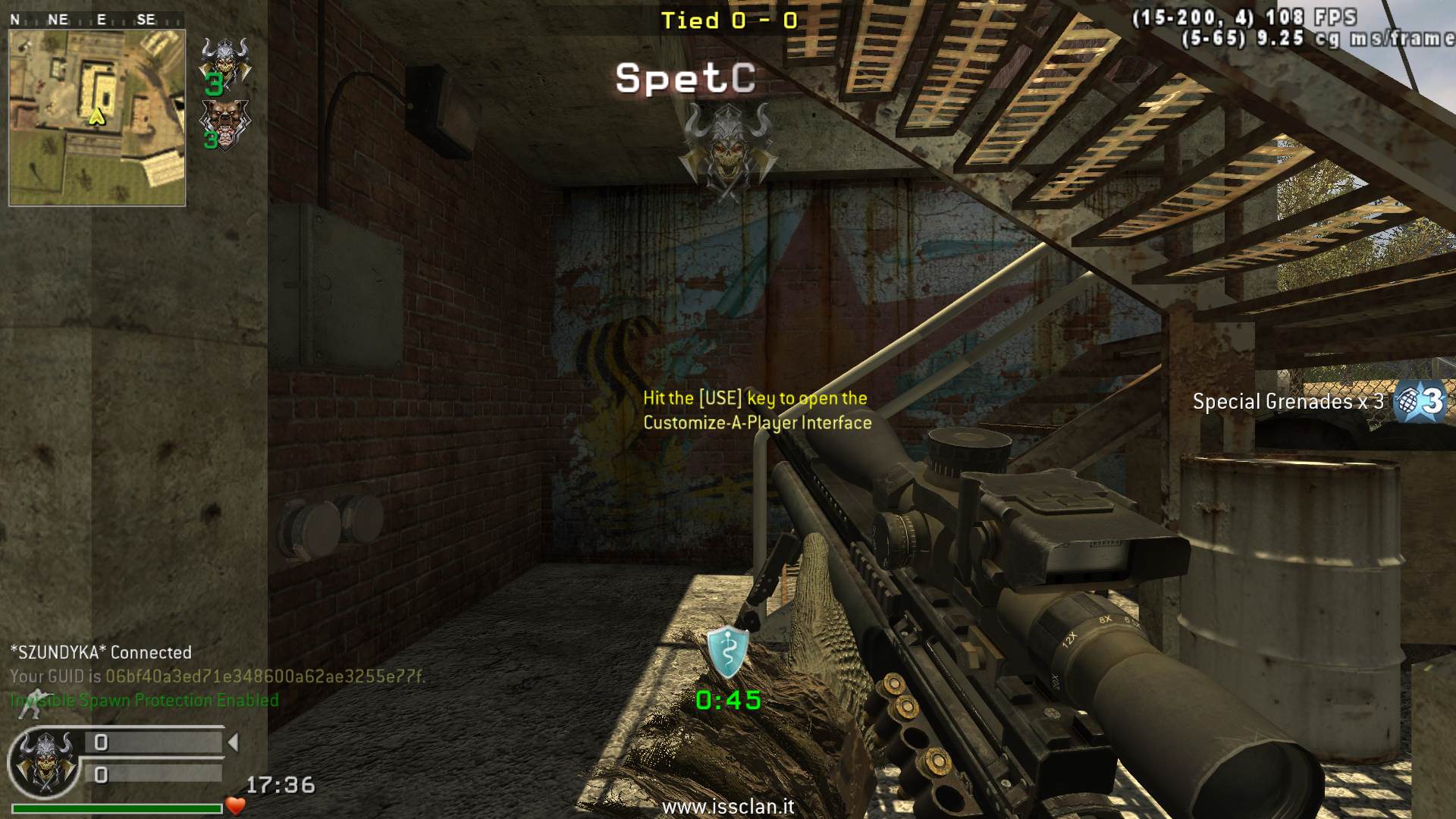Click the Special Grenades icon
The image size is (1456, 819).
tap(1420, 400)
